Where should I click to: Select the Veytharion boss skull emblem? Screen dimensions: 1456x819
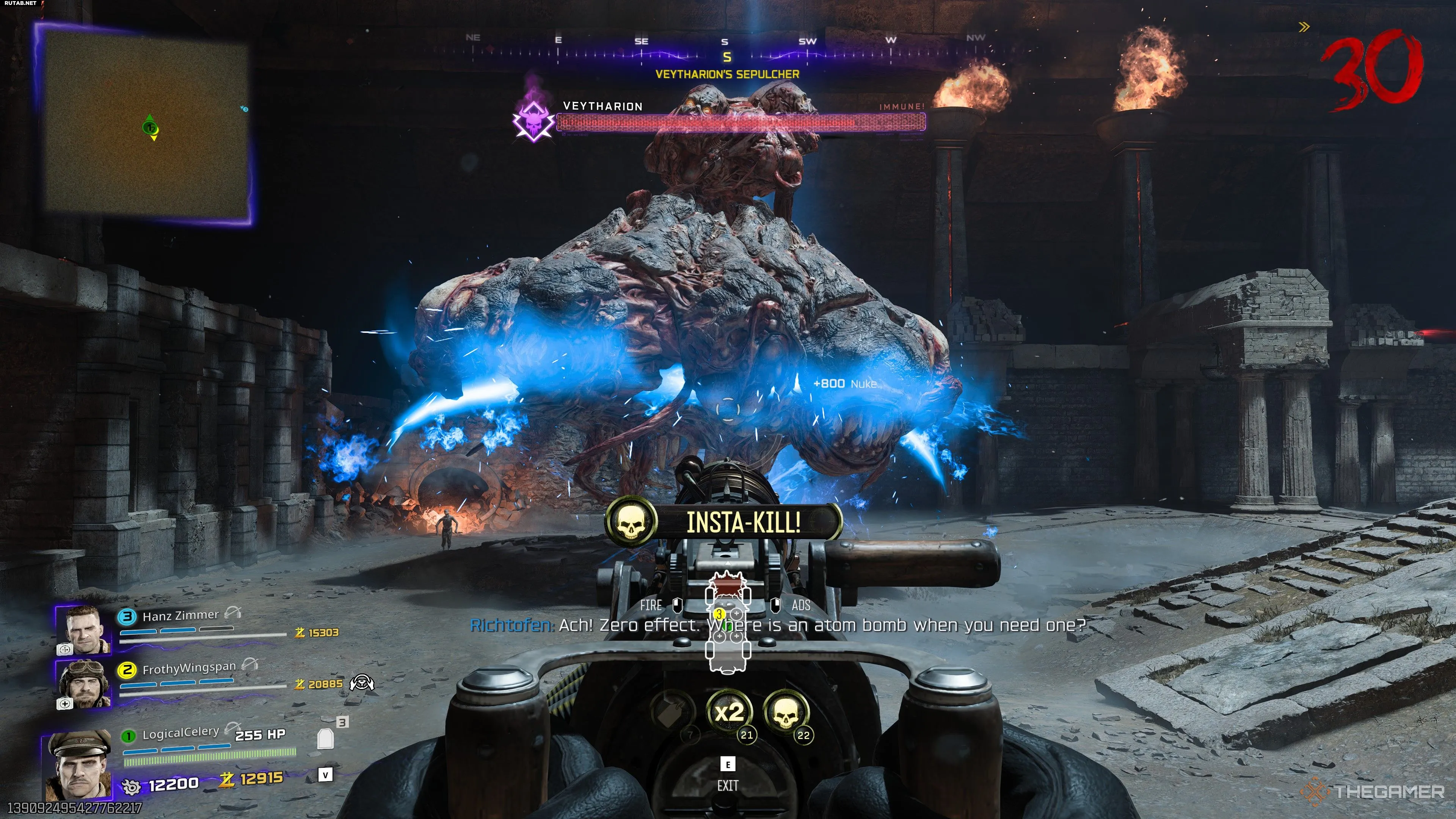[533, 120]
